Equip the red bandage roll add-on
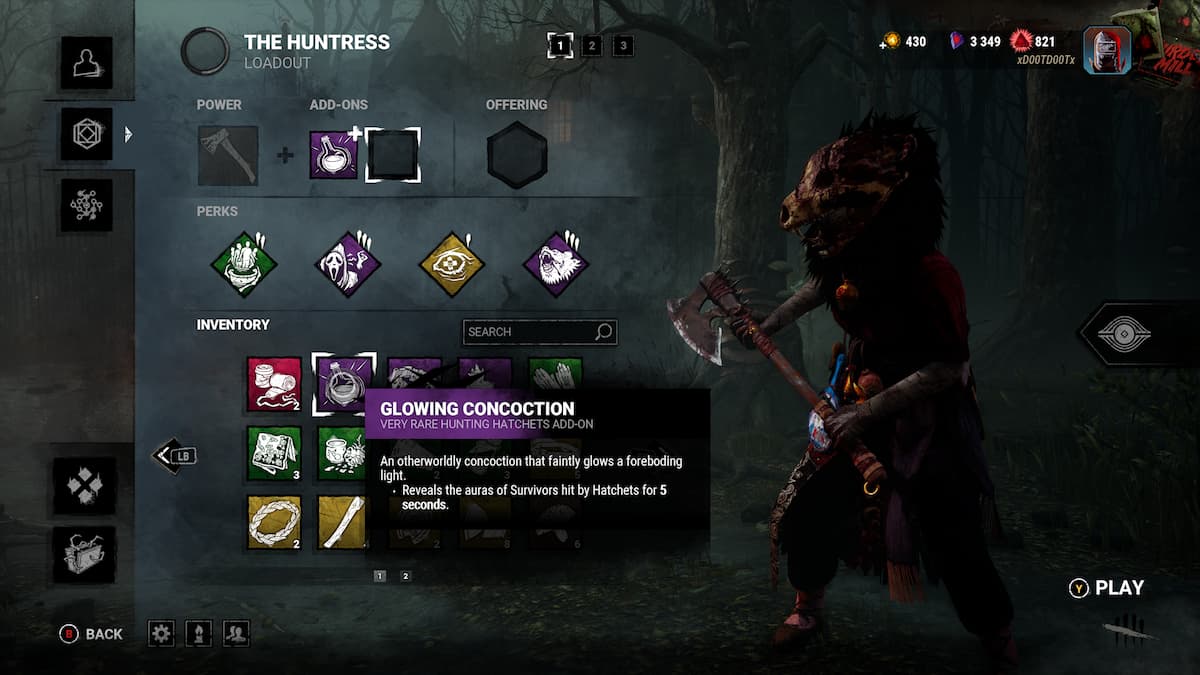 pyautogui.click(x=274, y=384)
